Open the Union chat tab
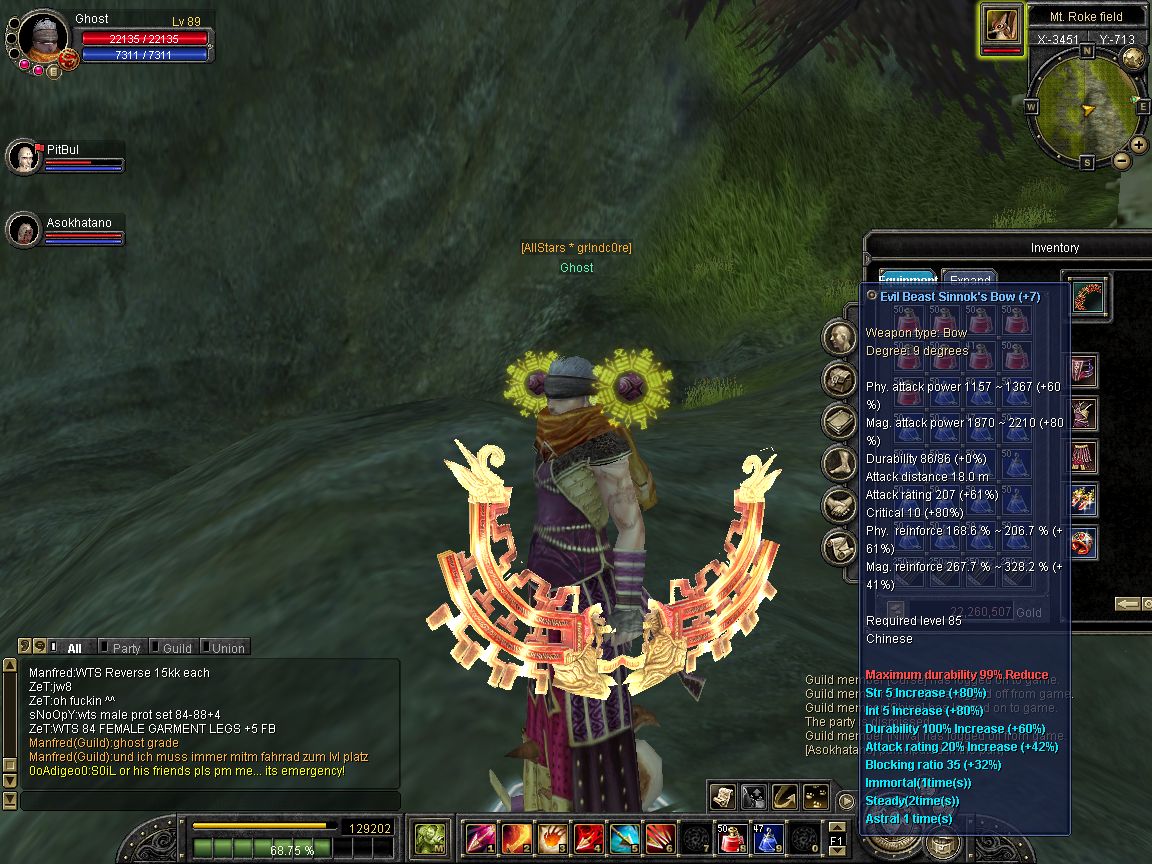 click(x=227, y=648)
